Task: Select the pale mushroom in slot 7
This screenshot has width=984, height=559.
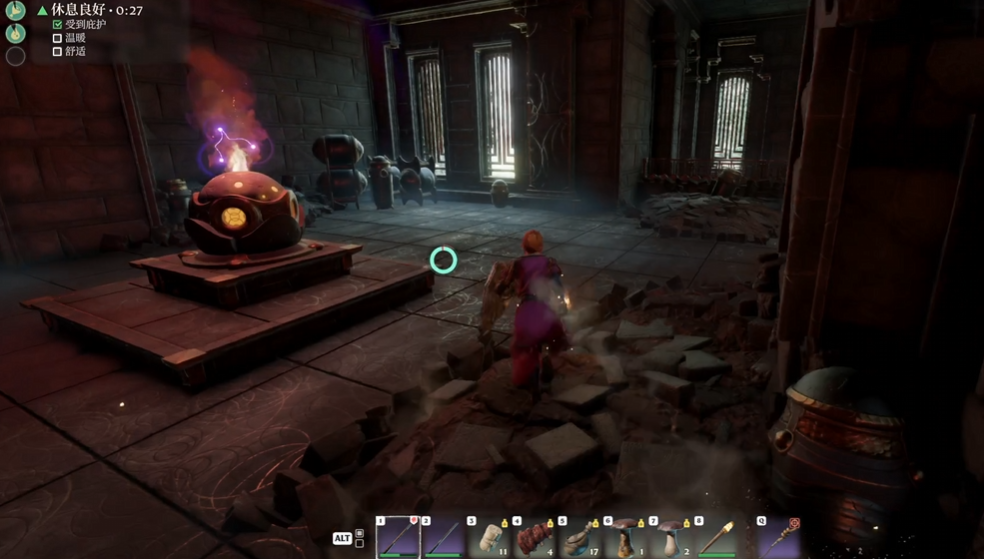Action: (670, 537)
